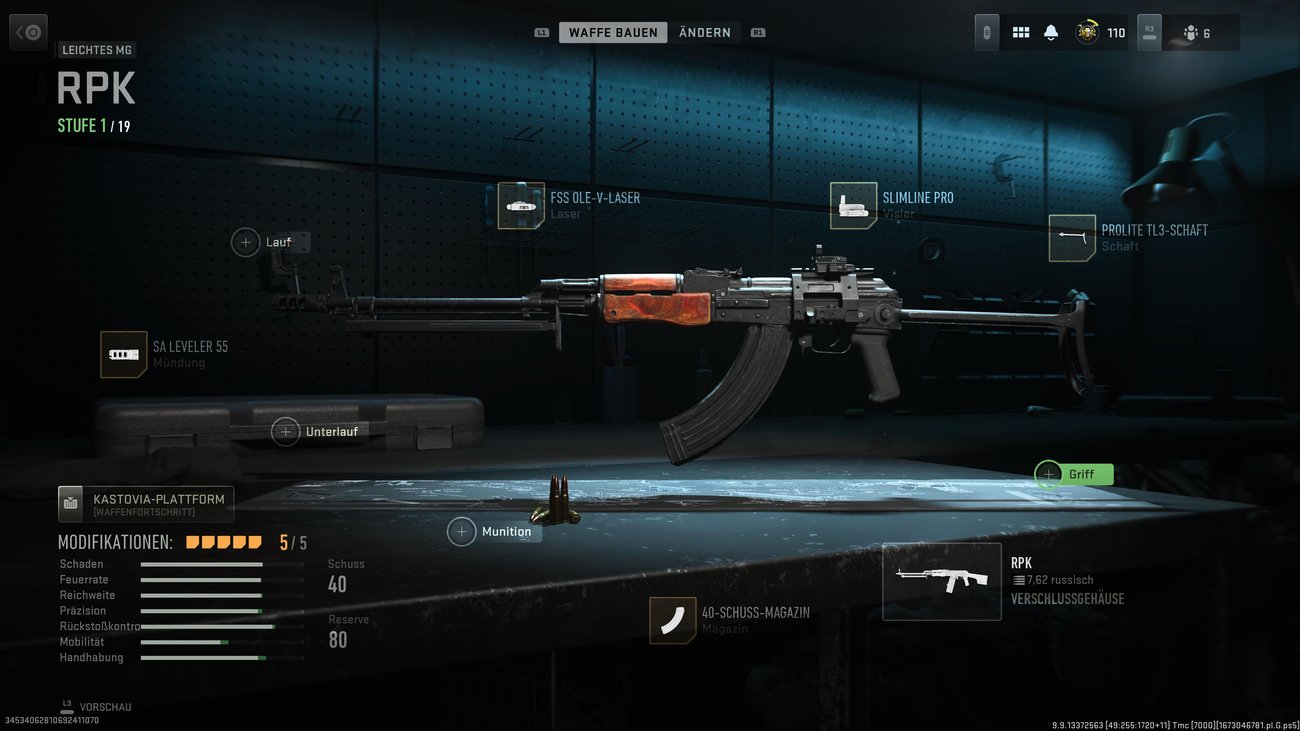Select the Waffe Bauen tab
Viewport: 1300px width, 731px height.
click(x=613, y=33)
